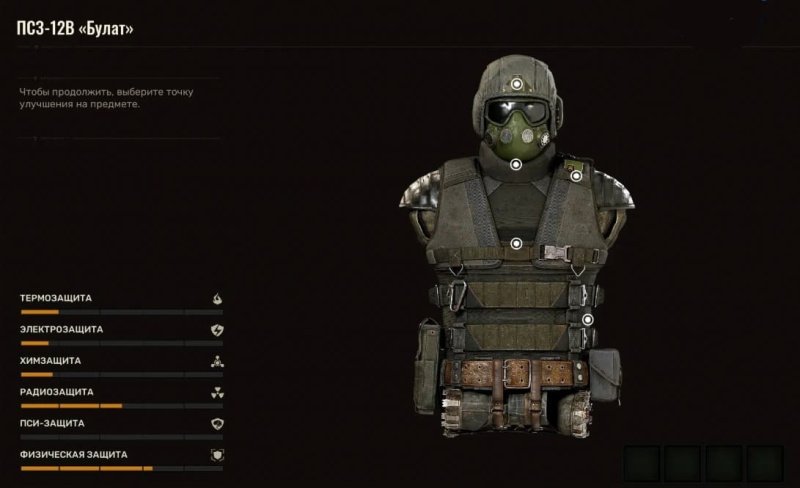This screenshot has height=488, width=800.
Task: Pick the shoulder strap upgrade point
Action: [x=577, y=176]
